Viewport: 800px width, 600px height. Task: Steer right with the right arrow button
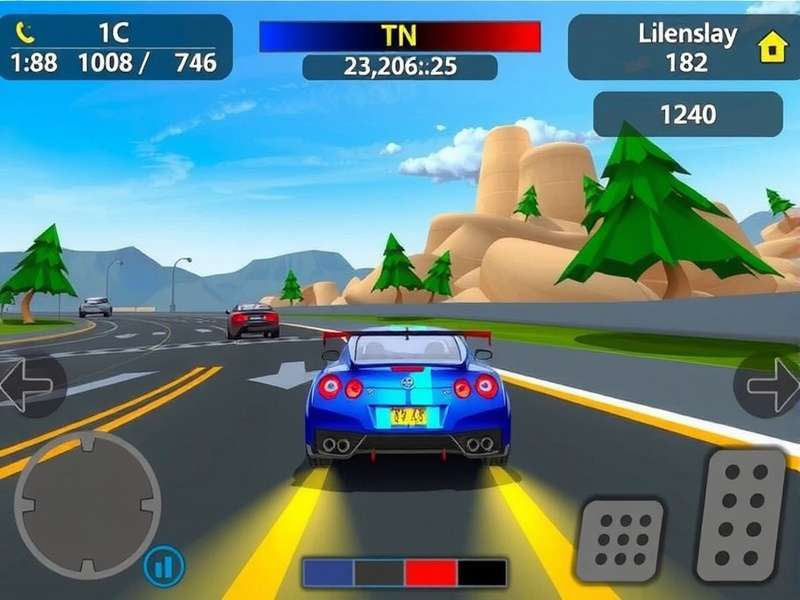point(771,385)
